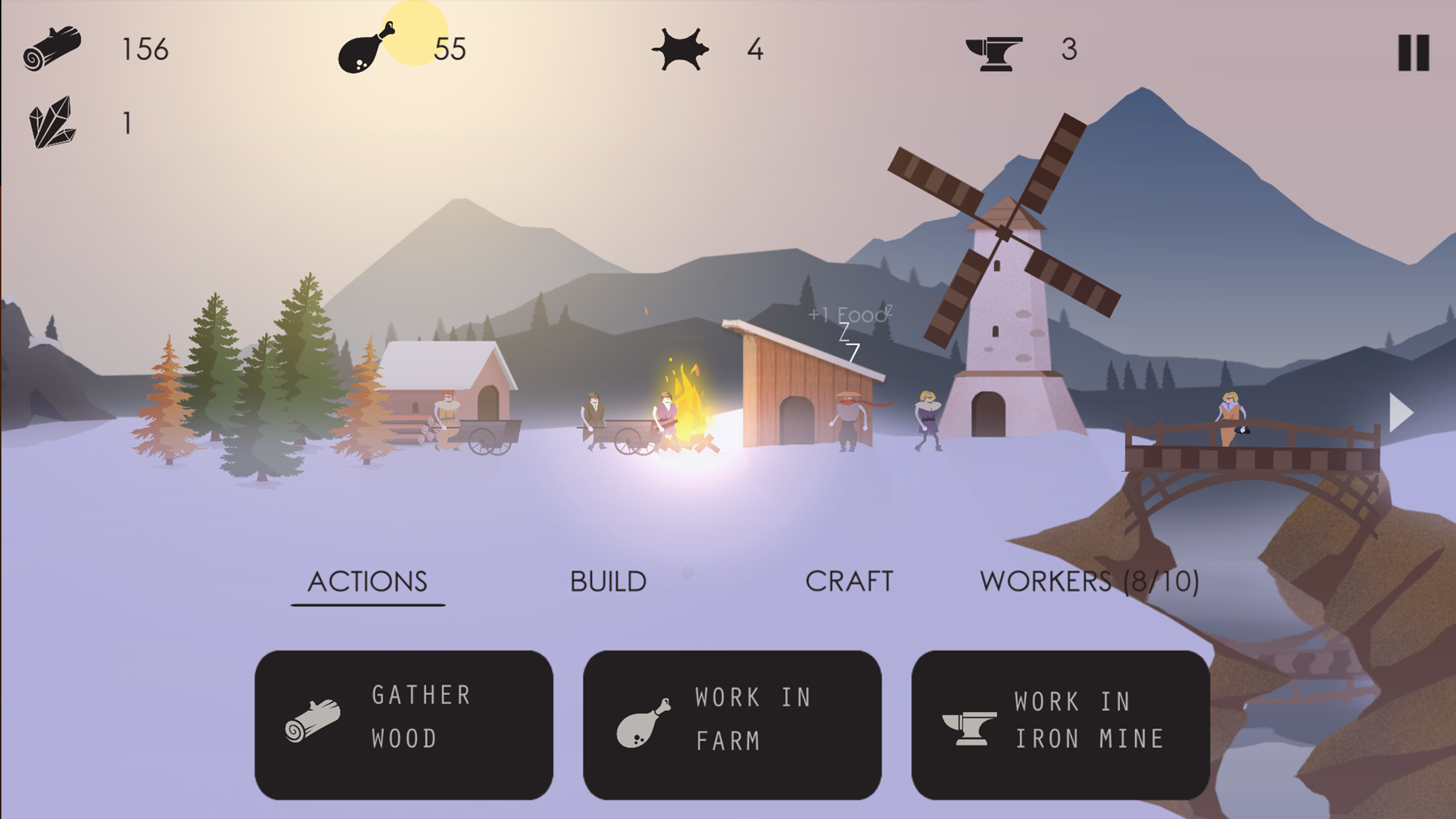Activate Work in Iron Mine

click(1060, 725)
